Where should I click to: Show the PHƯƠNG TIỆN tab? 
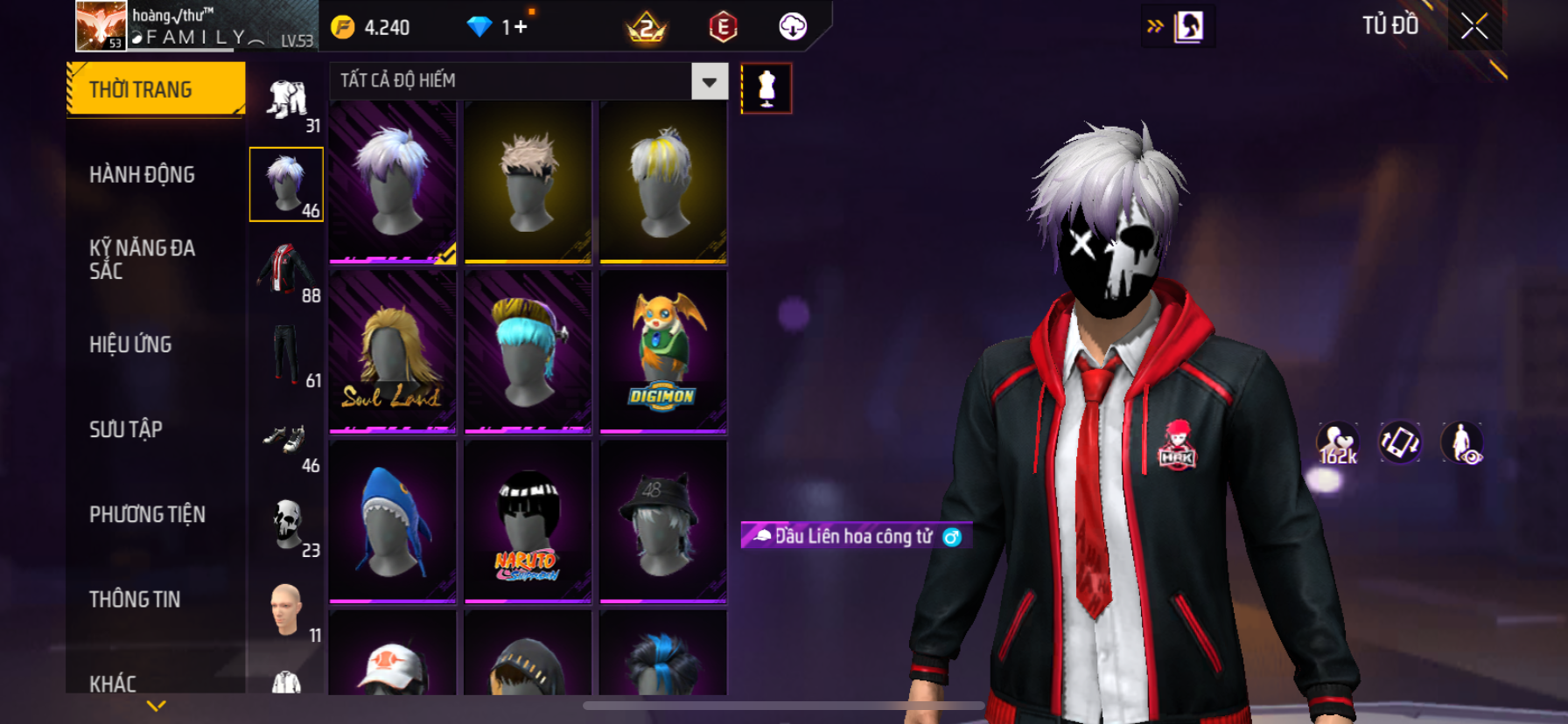[147, 514]
